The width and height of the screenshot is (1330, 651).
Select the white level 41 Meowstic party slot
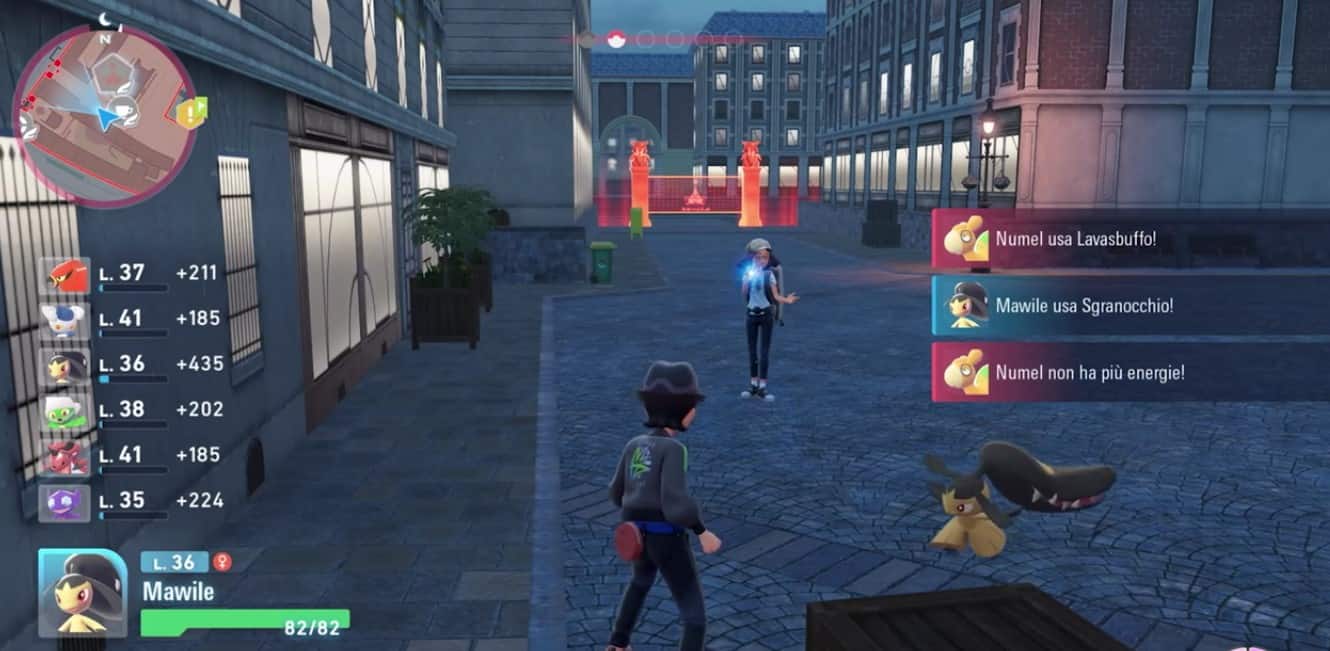point(64,320)
